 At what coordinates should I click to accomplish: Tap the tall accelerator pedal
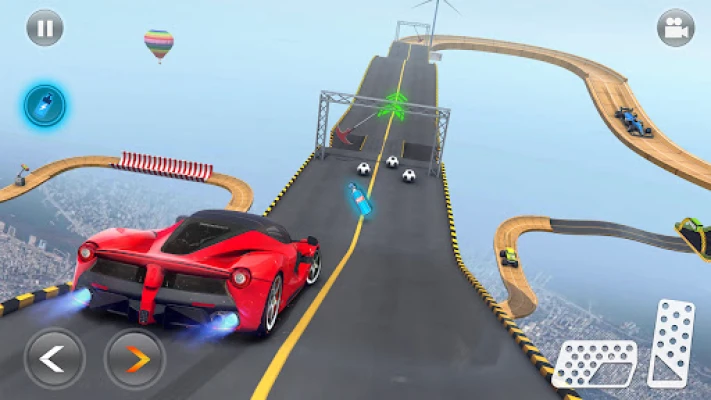671,342
